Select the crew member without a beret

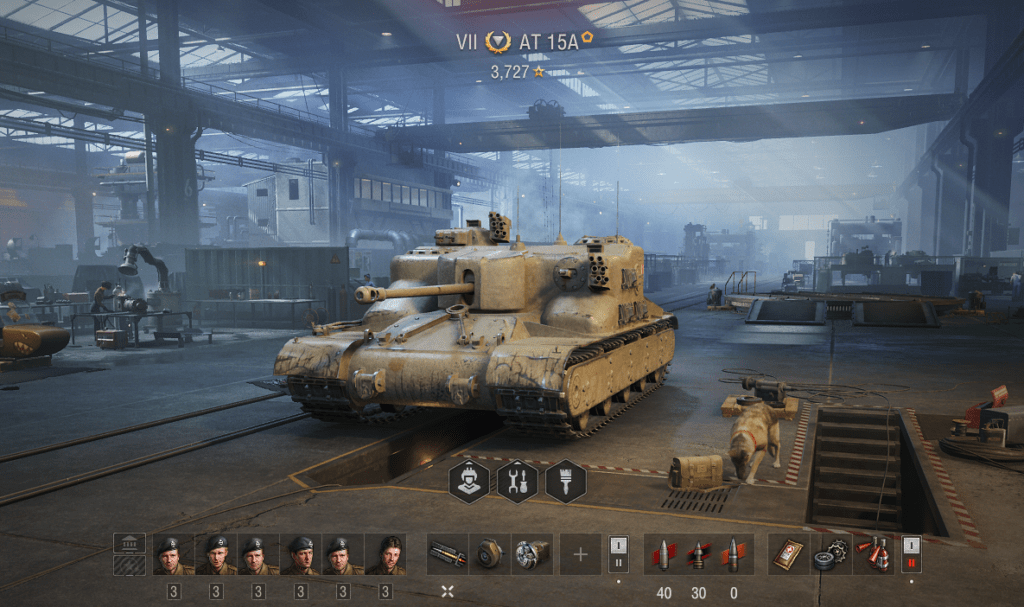(385, 554)
